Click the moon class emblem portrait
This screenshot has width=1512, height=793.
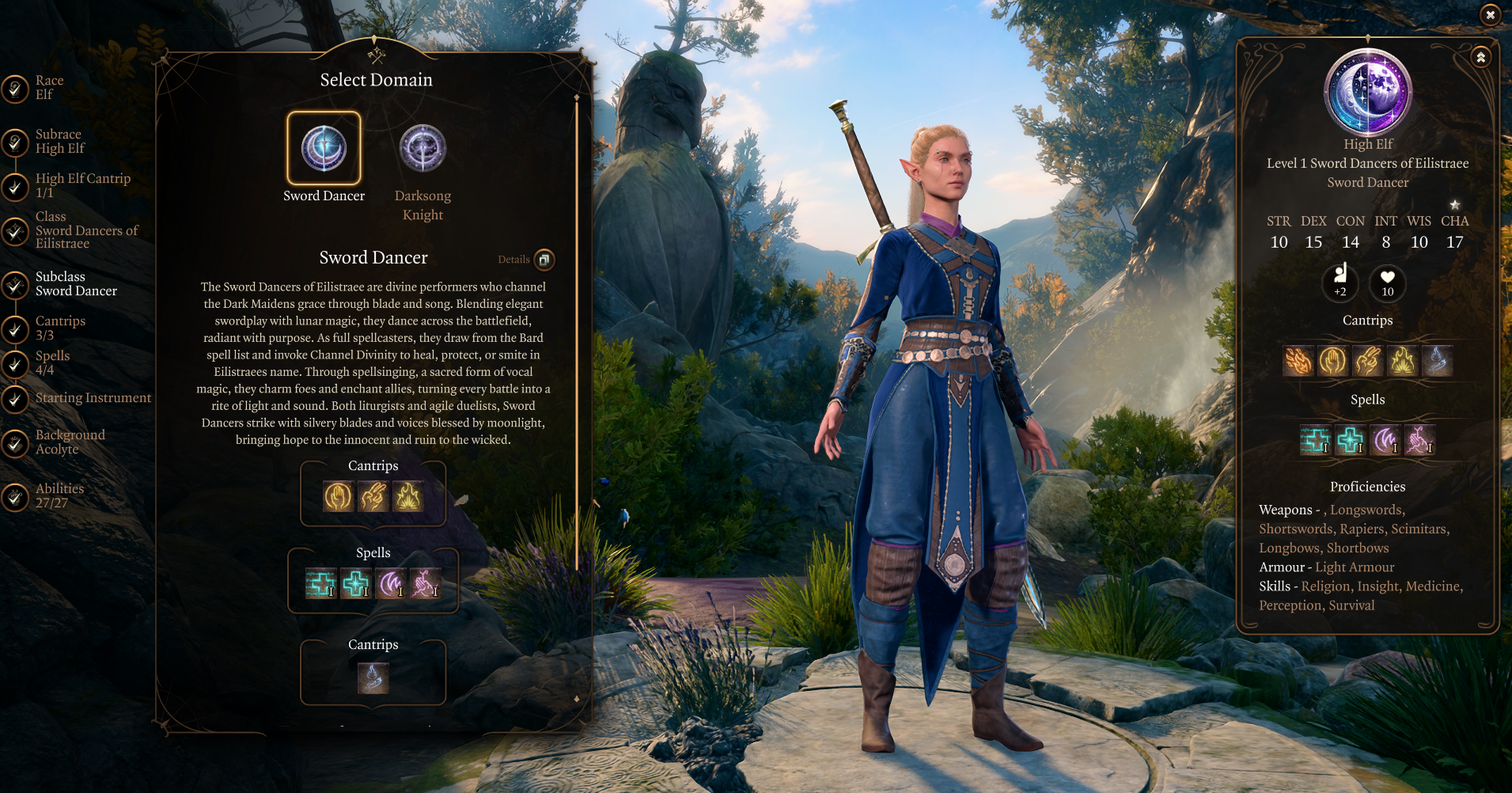coord(1368,93)
